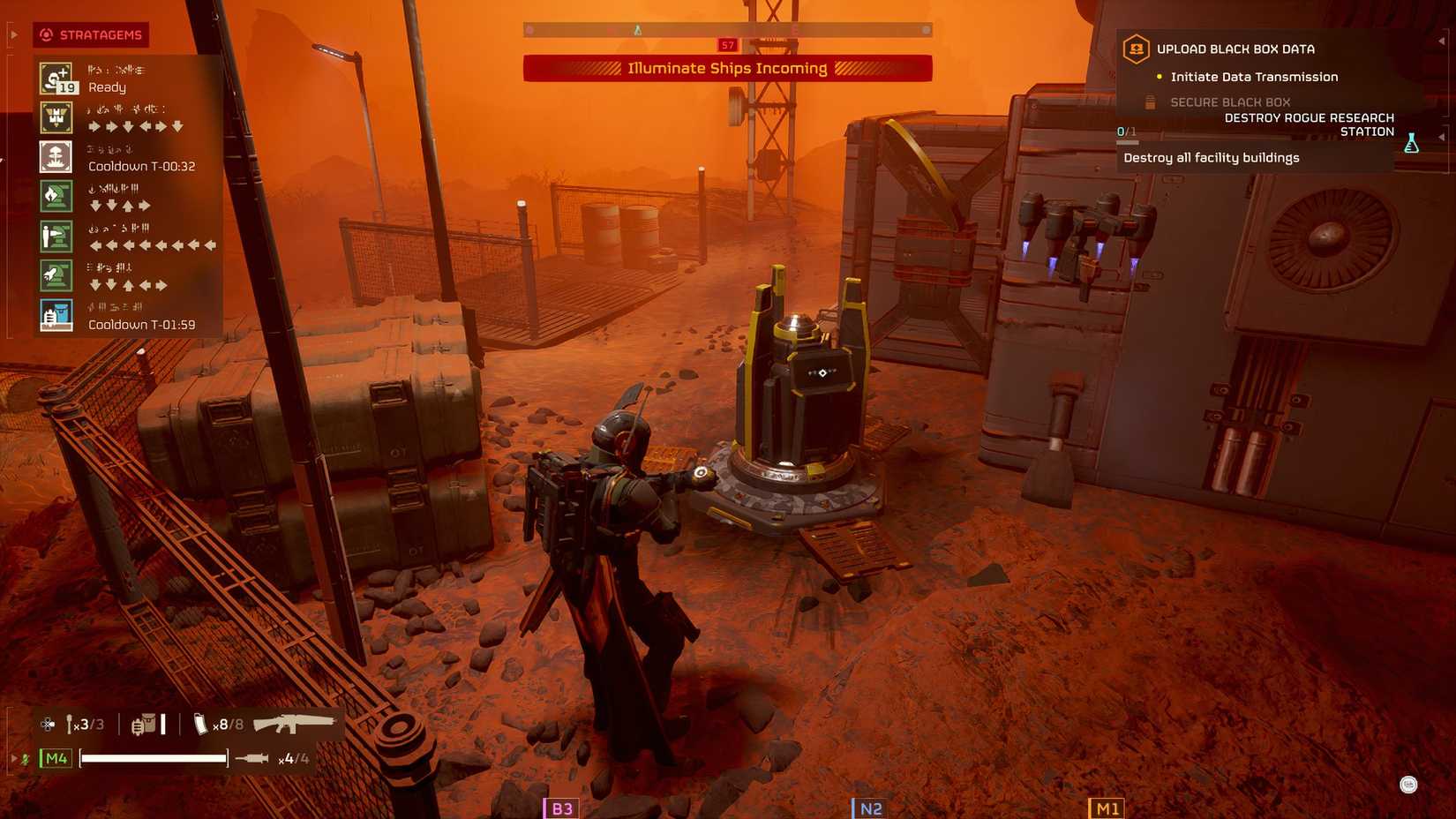Viewport: 1456px width, 819px height.
Task: Click the Stratagems panel header
Action: tap(91, 35)
